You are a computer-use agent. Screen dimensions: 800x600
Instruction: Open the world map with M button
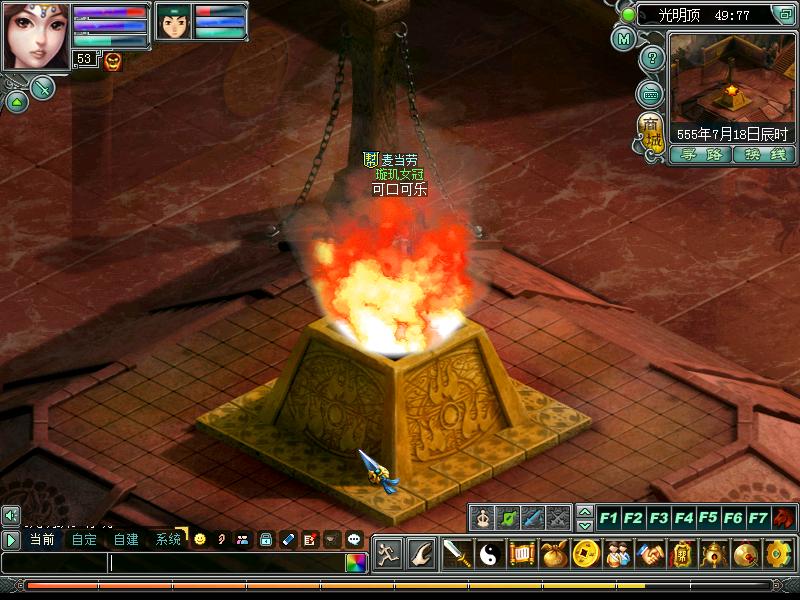point(624,39)
